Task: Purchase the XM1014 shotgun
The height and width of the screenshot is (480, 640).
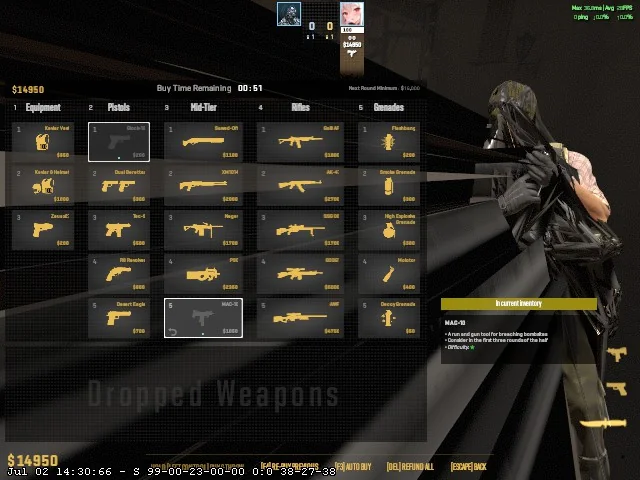Action: click(x=203, y=186)
